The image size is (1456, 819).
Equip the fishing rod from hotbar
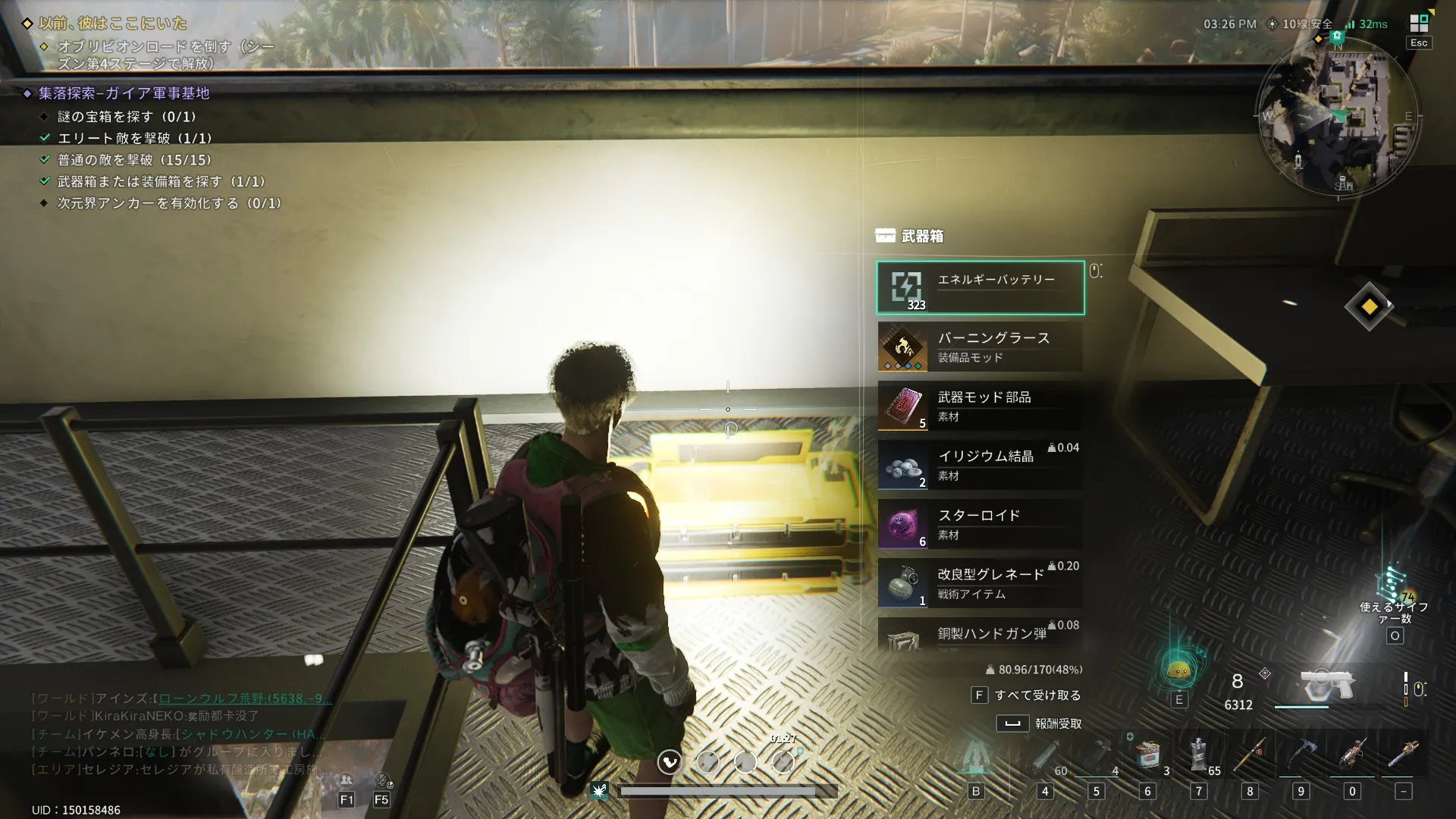point(1250,755)
